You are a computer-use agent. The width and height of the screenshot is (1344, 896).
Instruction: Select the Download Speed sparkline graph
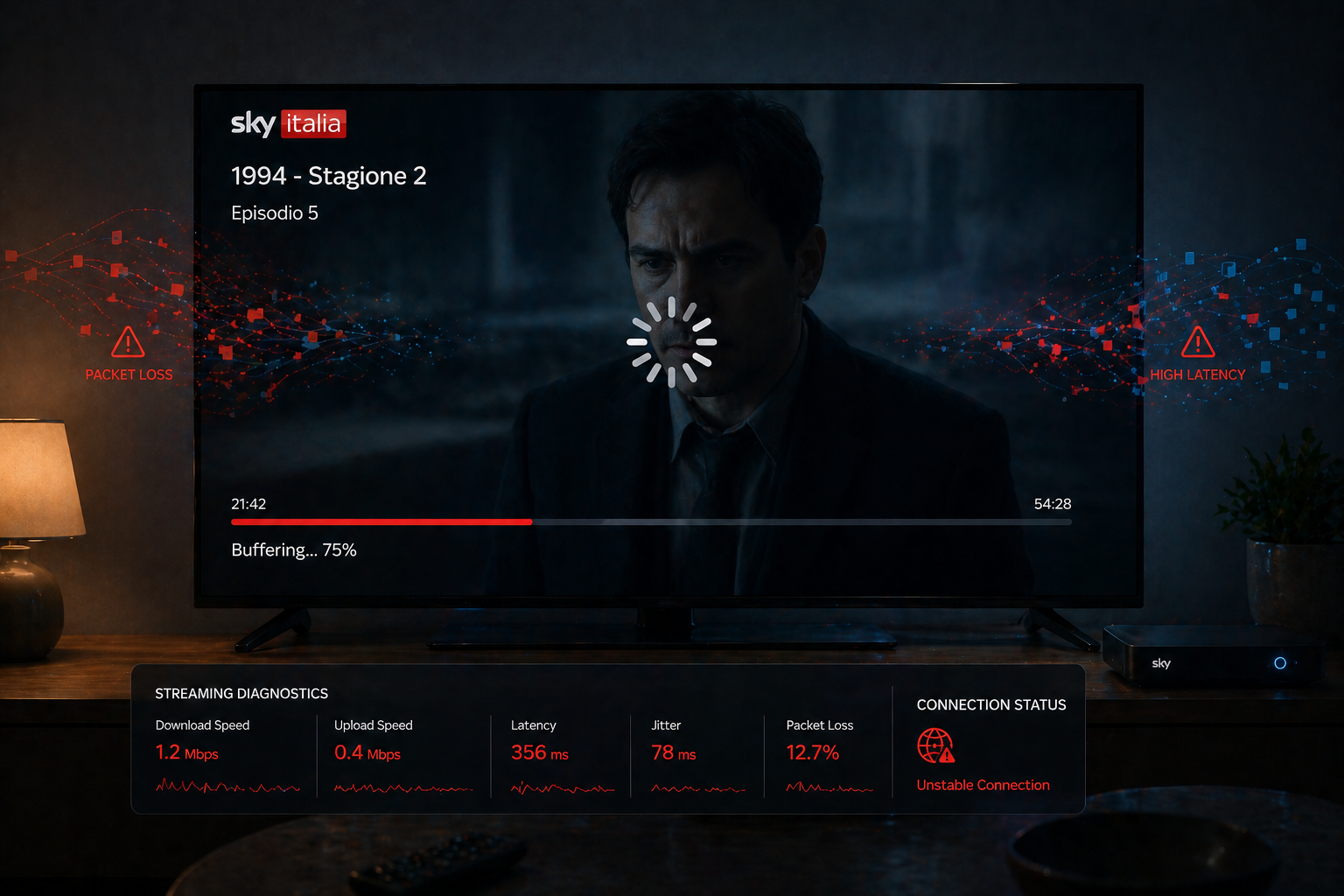click(227, 787)
